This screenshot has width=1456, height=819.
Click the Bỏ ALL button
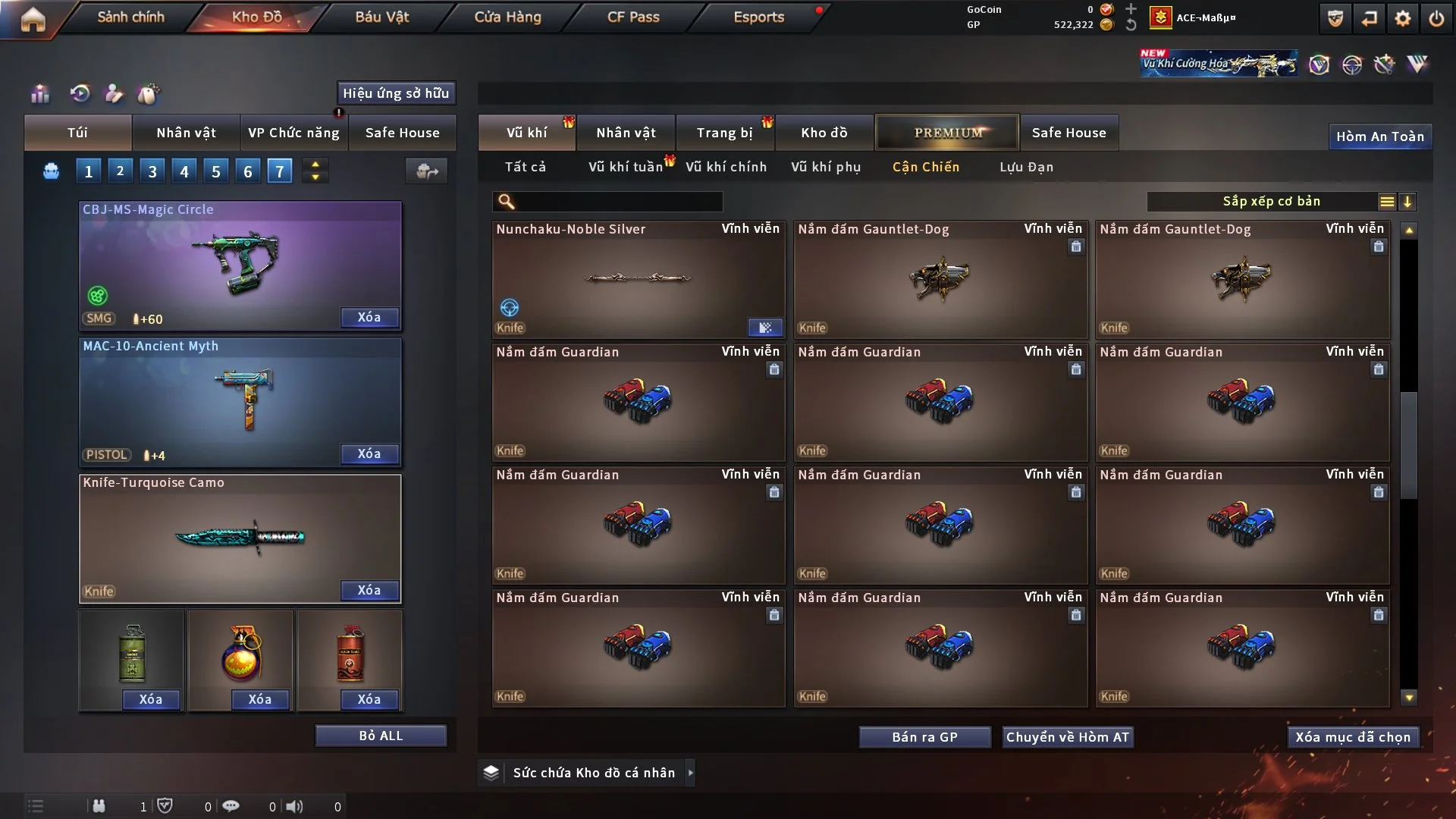click(381, 736)
